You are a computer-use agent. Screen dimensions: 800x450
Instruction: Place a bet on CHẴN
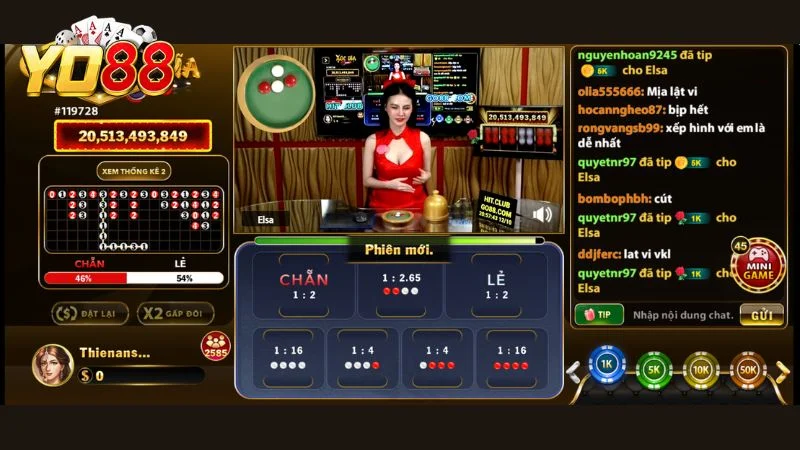click(x=304, y=285)
